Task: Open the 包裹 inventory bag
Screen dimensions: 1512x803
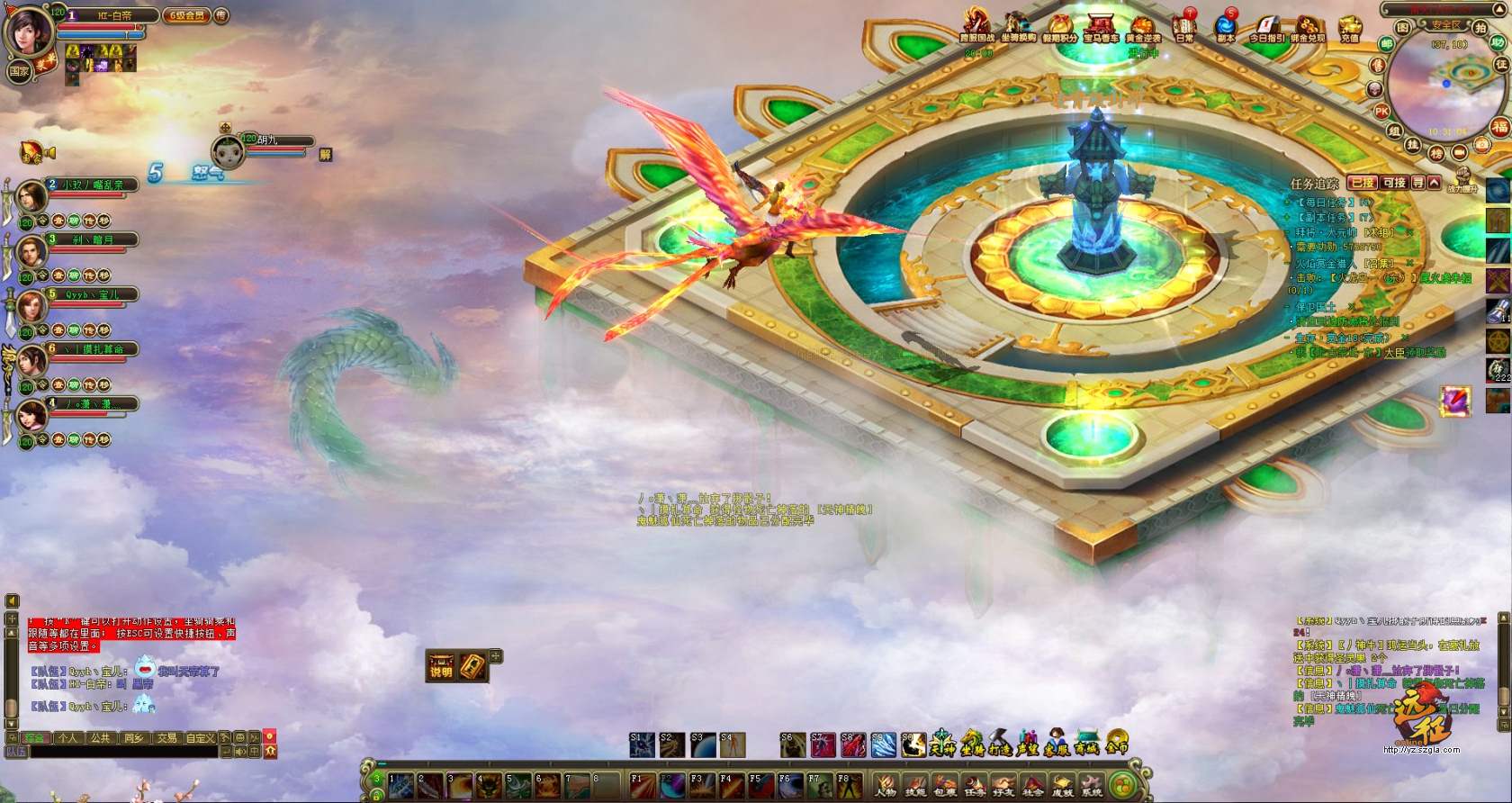Action: pos(944,785)
